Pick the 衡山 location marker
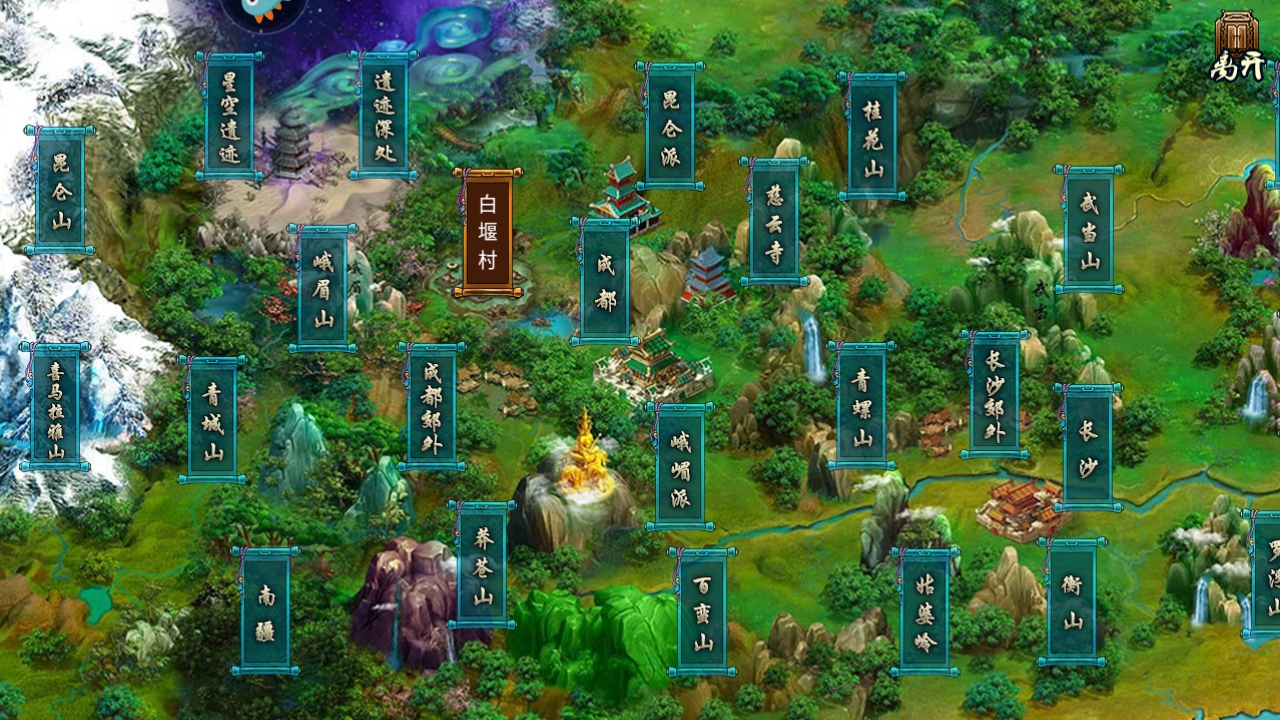1280x720 pixels. 1071,601
